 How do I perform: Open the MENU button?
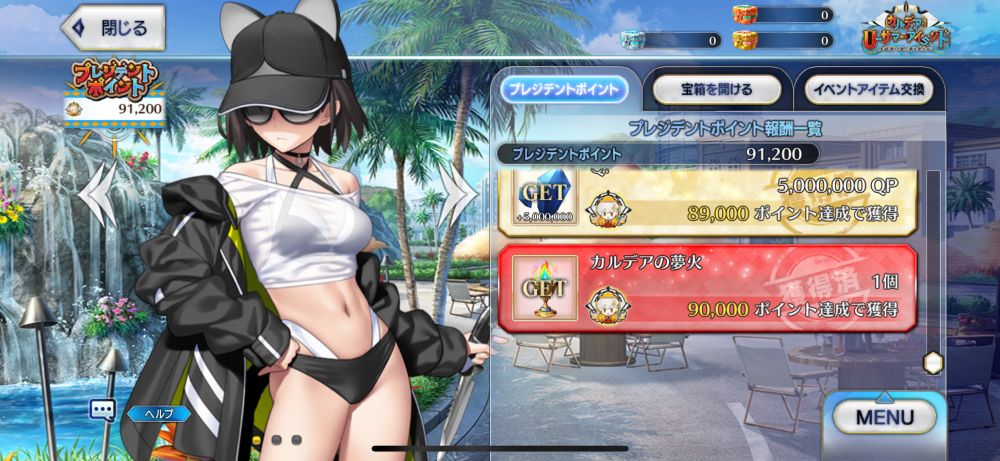[x=884, y=416]
